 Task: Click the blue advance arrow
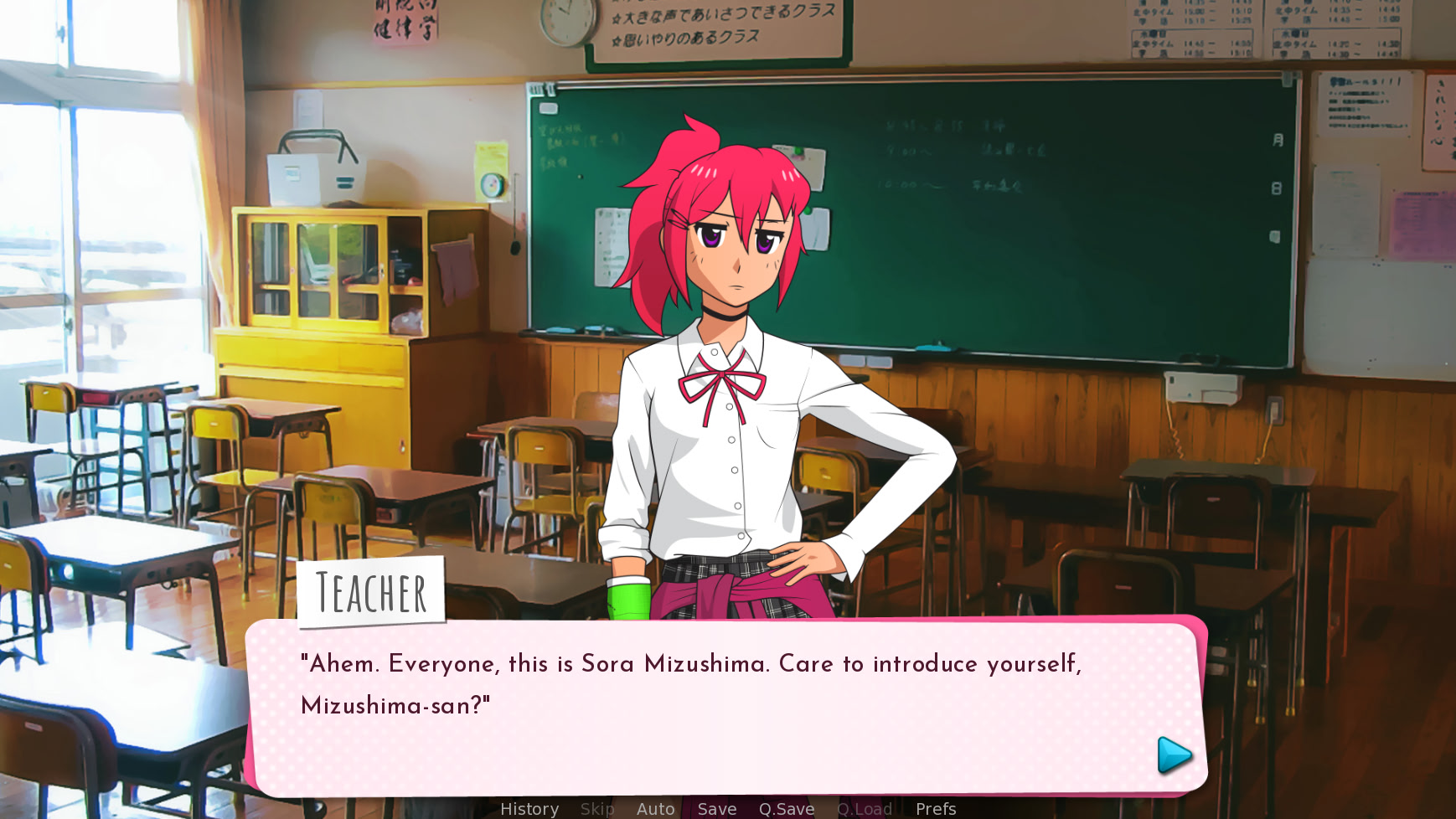(1171, 756)
